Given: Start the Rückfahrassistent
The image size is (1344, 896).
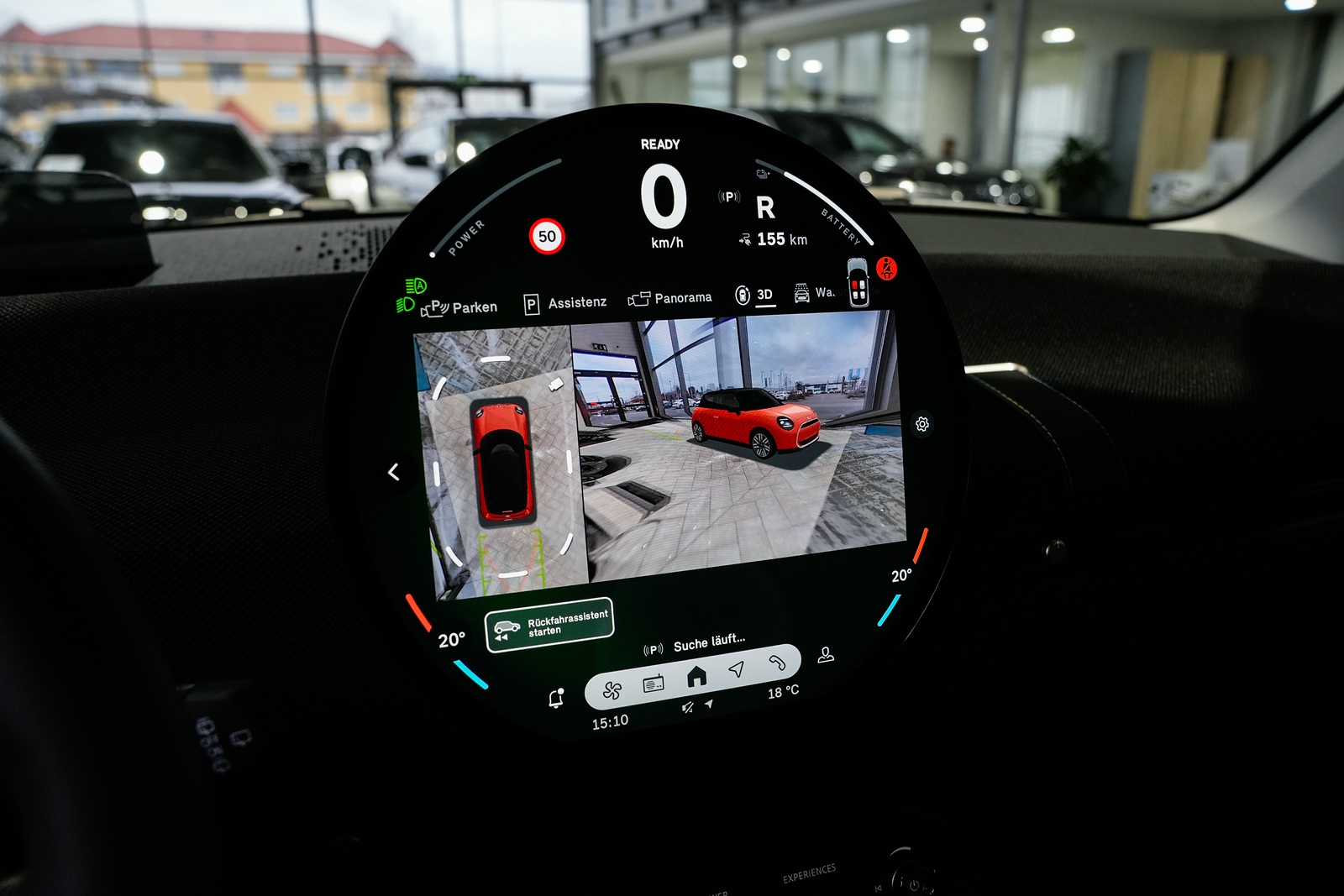Looking at the screenshot, I should 549,624.
